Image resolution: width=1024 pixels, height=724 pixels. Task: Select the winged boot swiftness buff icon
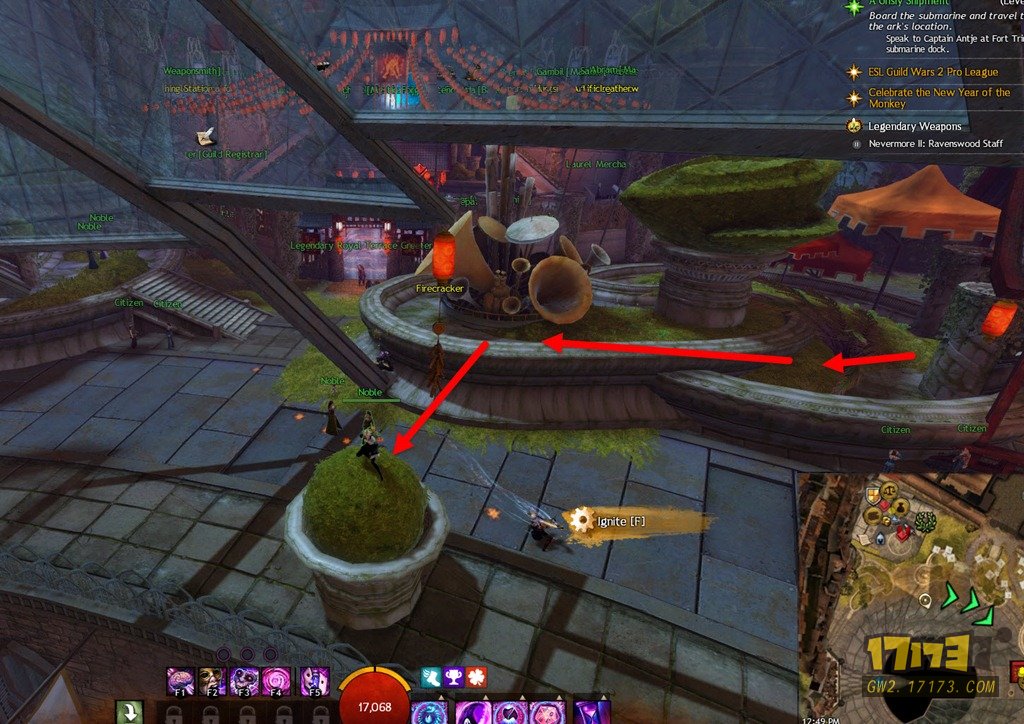(430, 677)
